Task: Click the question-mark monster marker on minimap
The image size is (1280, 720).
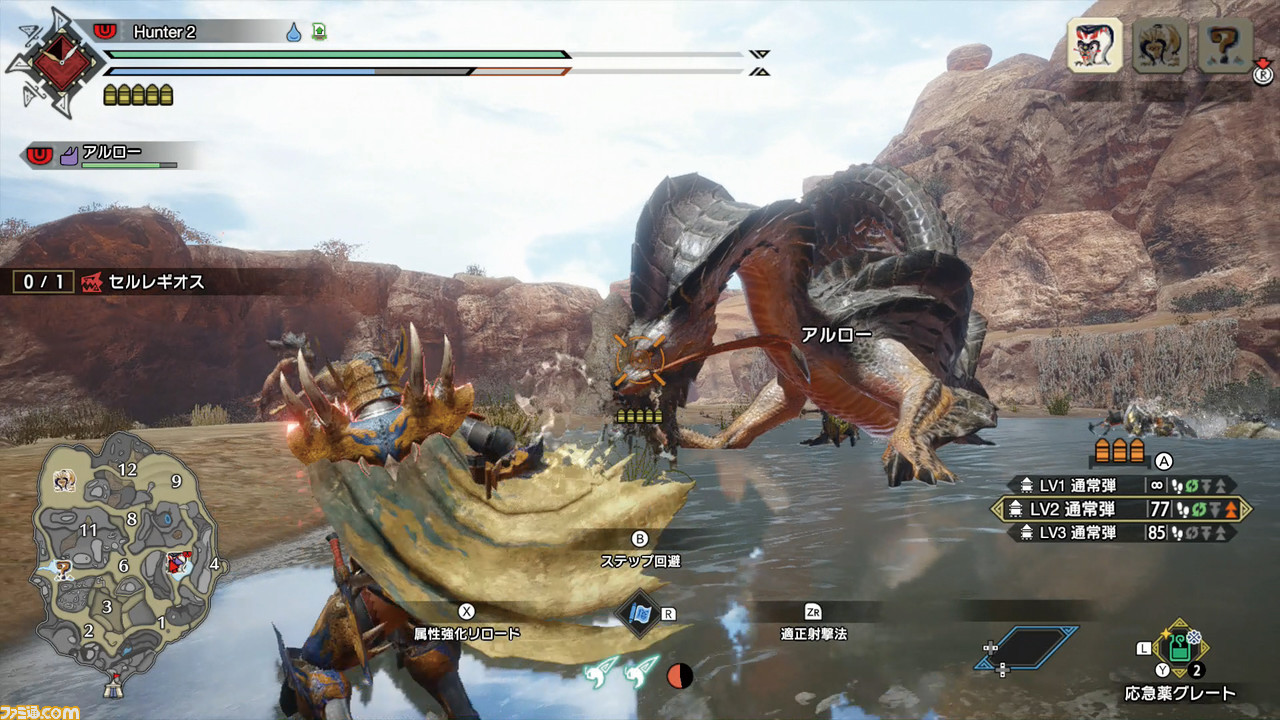Action: point(62,570)
